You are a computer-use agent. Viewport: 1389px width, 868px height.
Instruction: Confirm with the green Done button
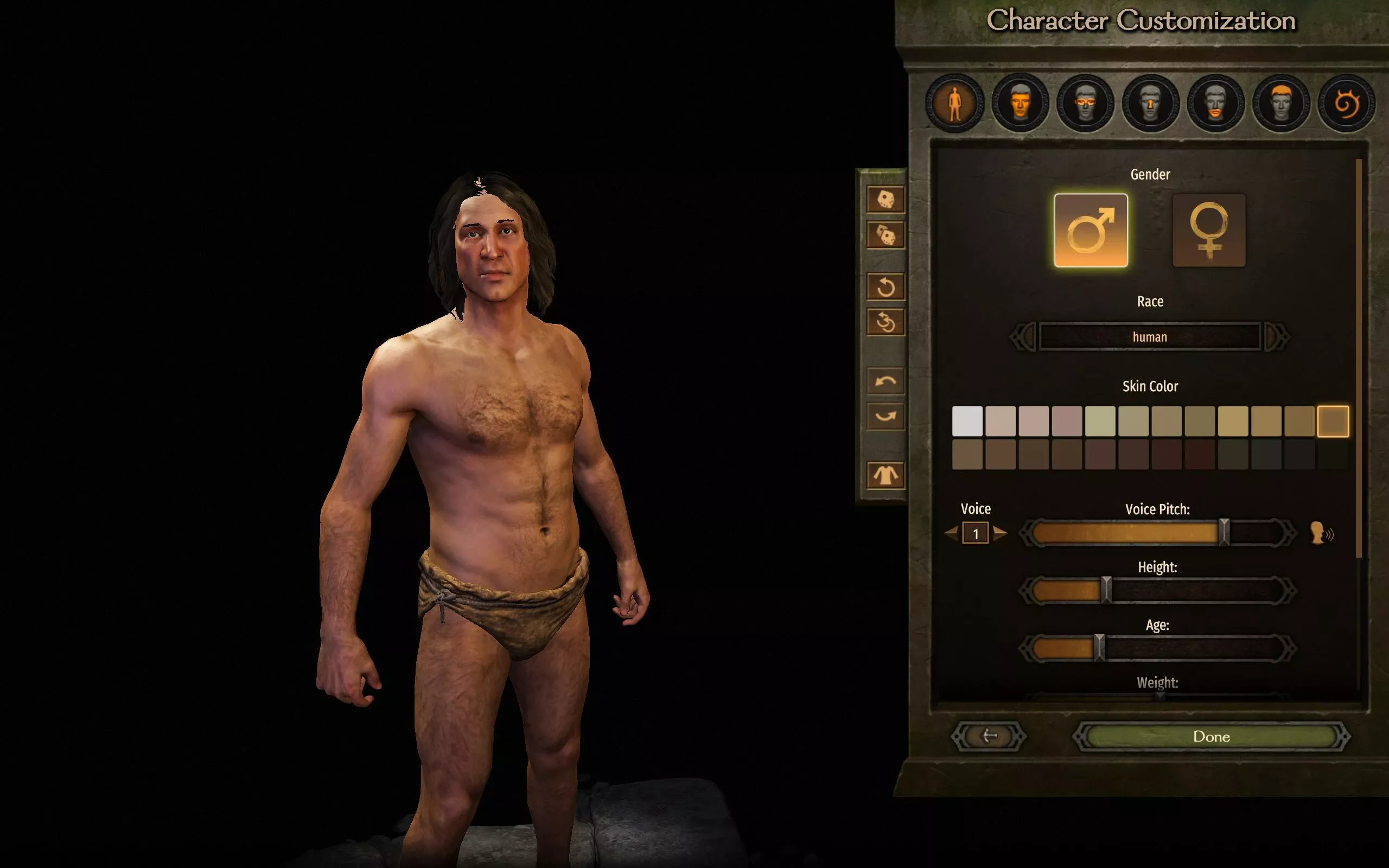pos(1211,737)
